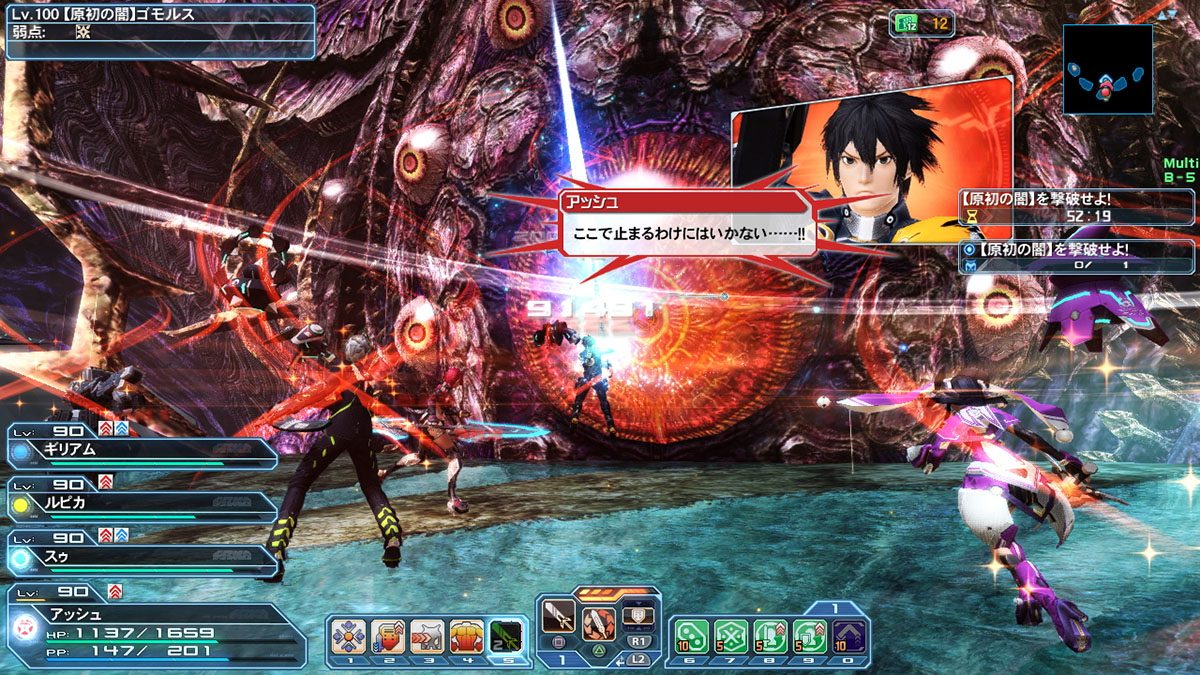Activate the red armor buff in slot 2
Screen dimensions: 1200x675
coord(388,637)
